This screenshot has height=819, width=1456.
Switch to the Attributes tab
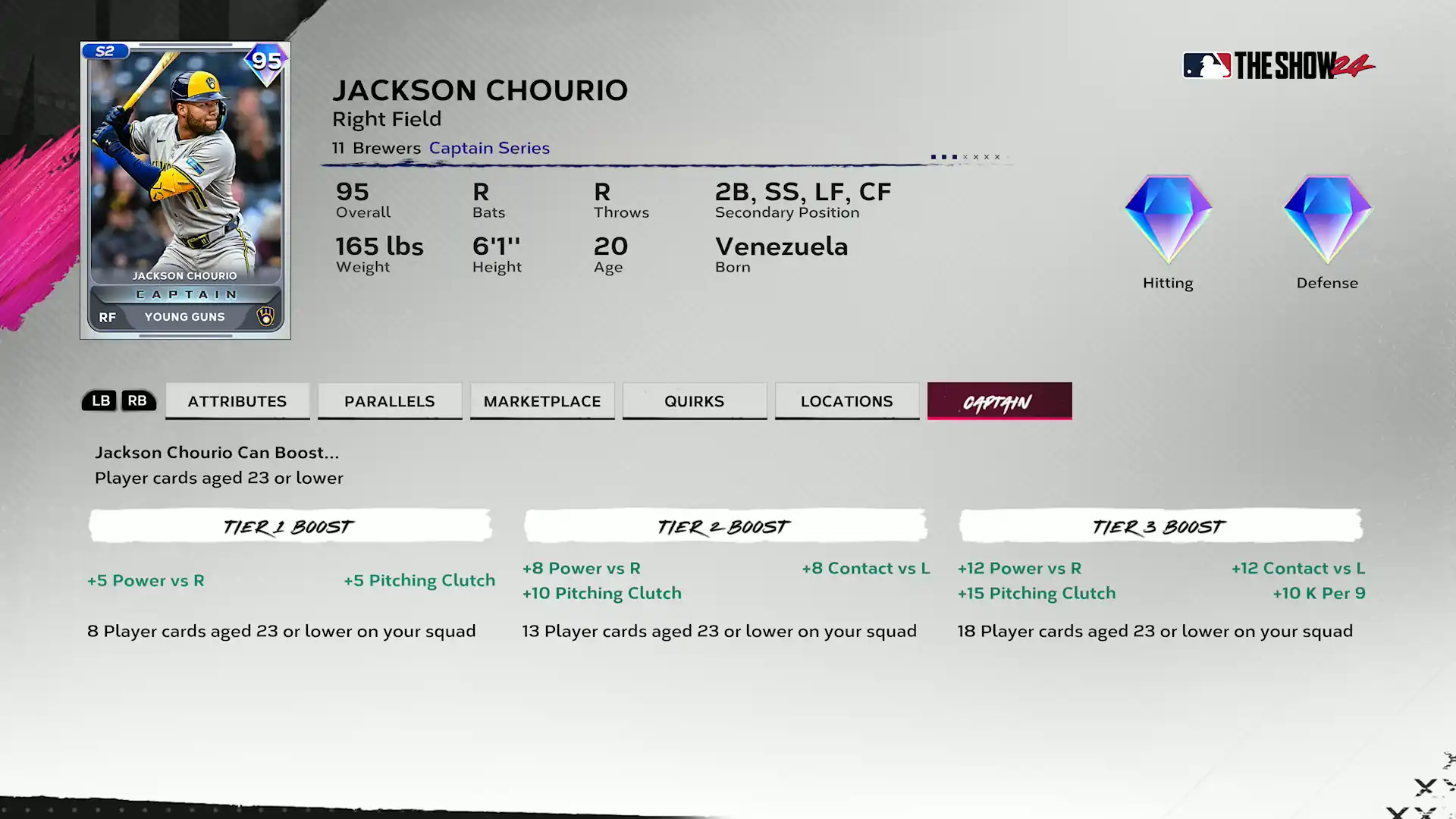pos(237,401)
